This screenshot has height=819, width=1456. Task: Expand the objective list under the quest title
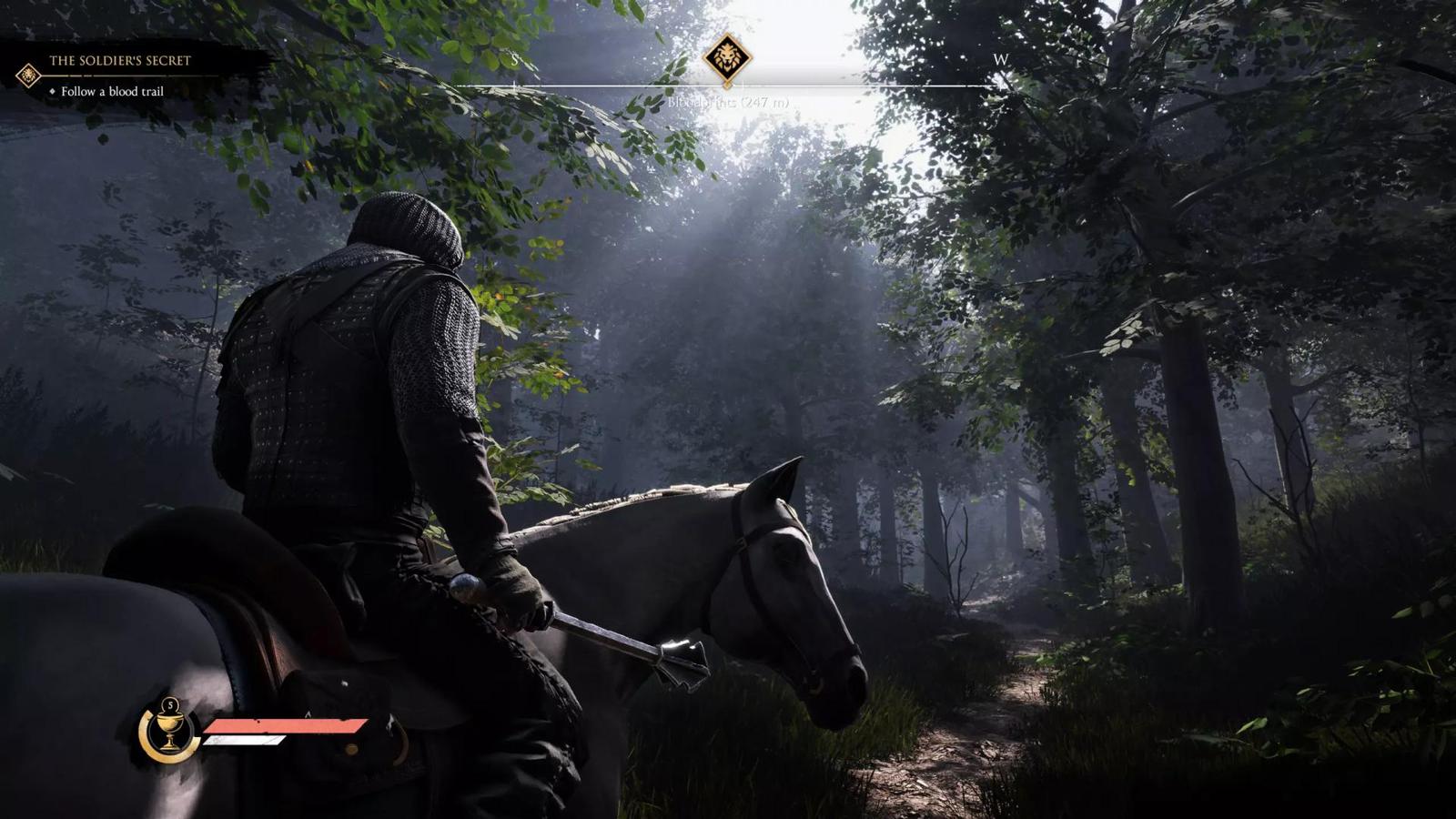tap(114, 92)
